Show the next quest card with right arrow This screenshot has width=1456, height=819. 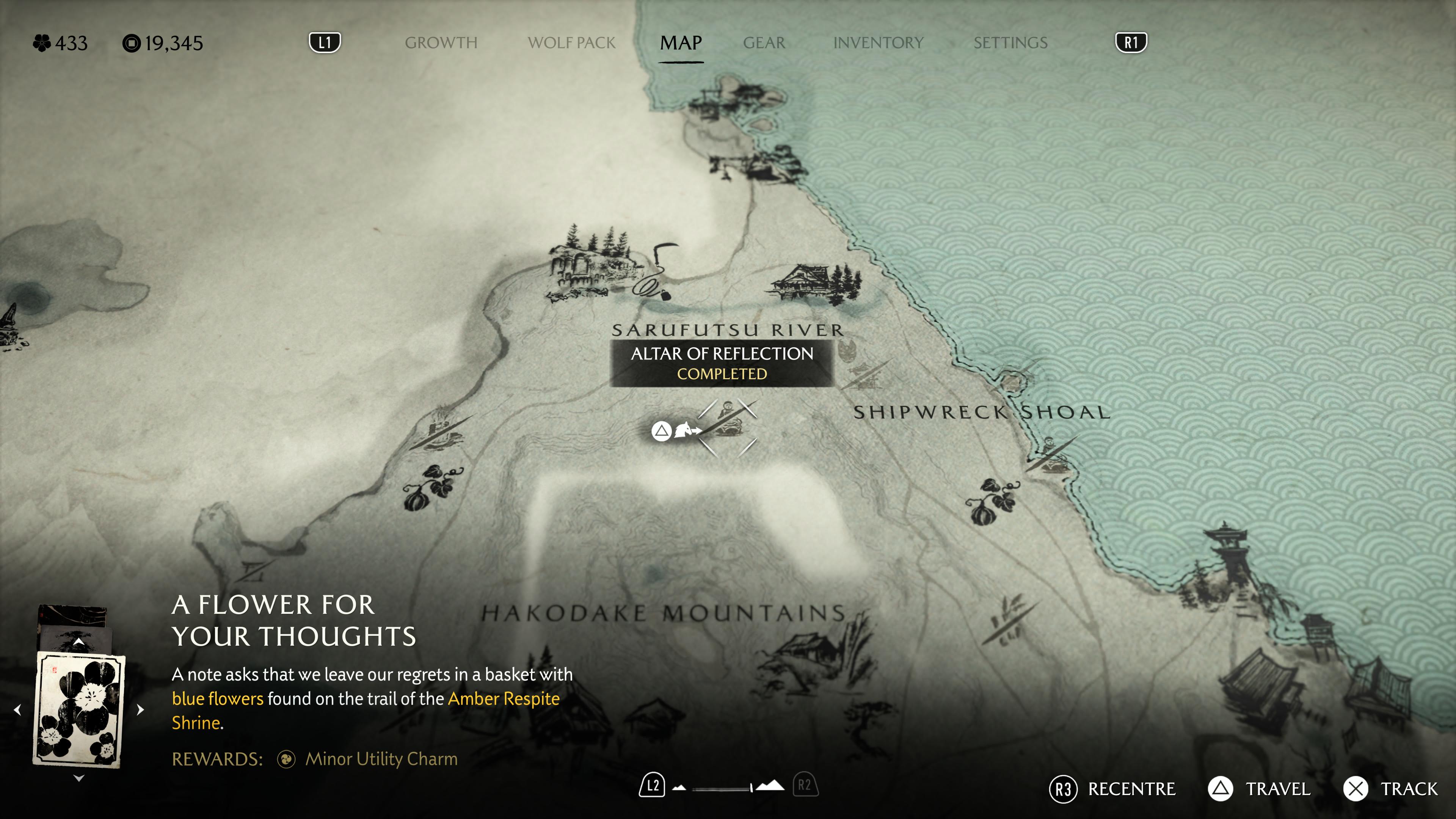(140, 709)
